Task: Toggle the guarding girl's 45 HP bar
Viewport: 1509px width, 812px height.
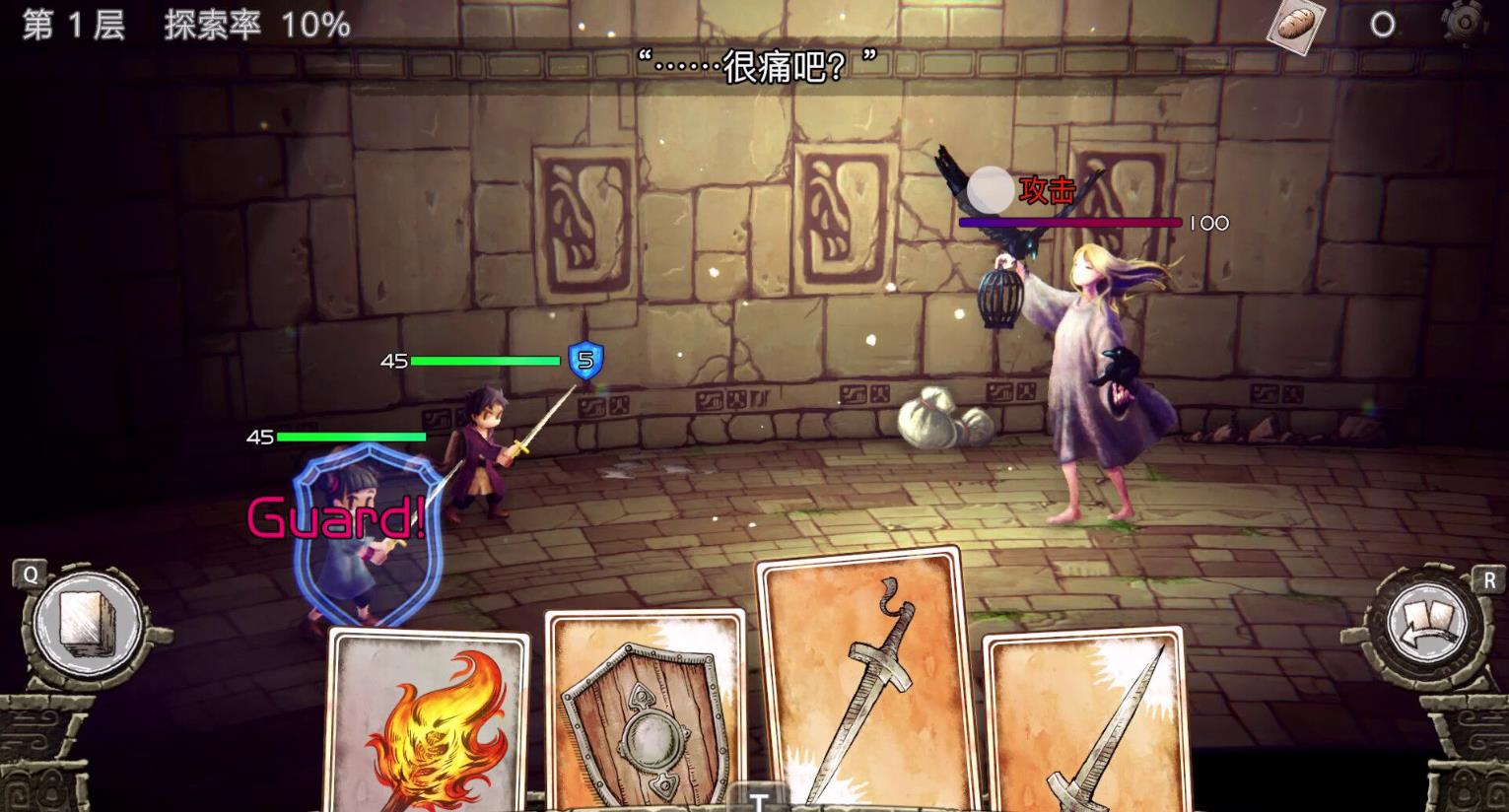Action: [x=353, y=437]
